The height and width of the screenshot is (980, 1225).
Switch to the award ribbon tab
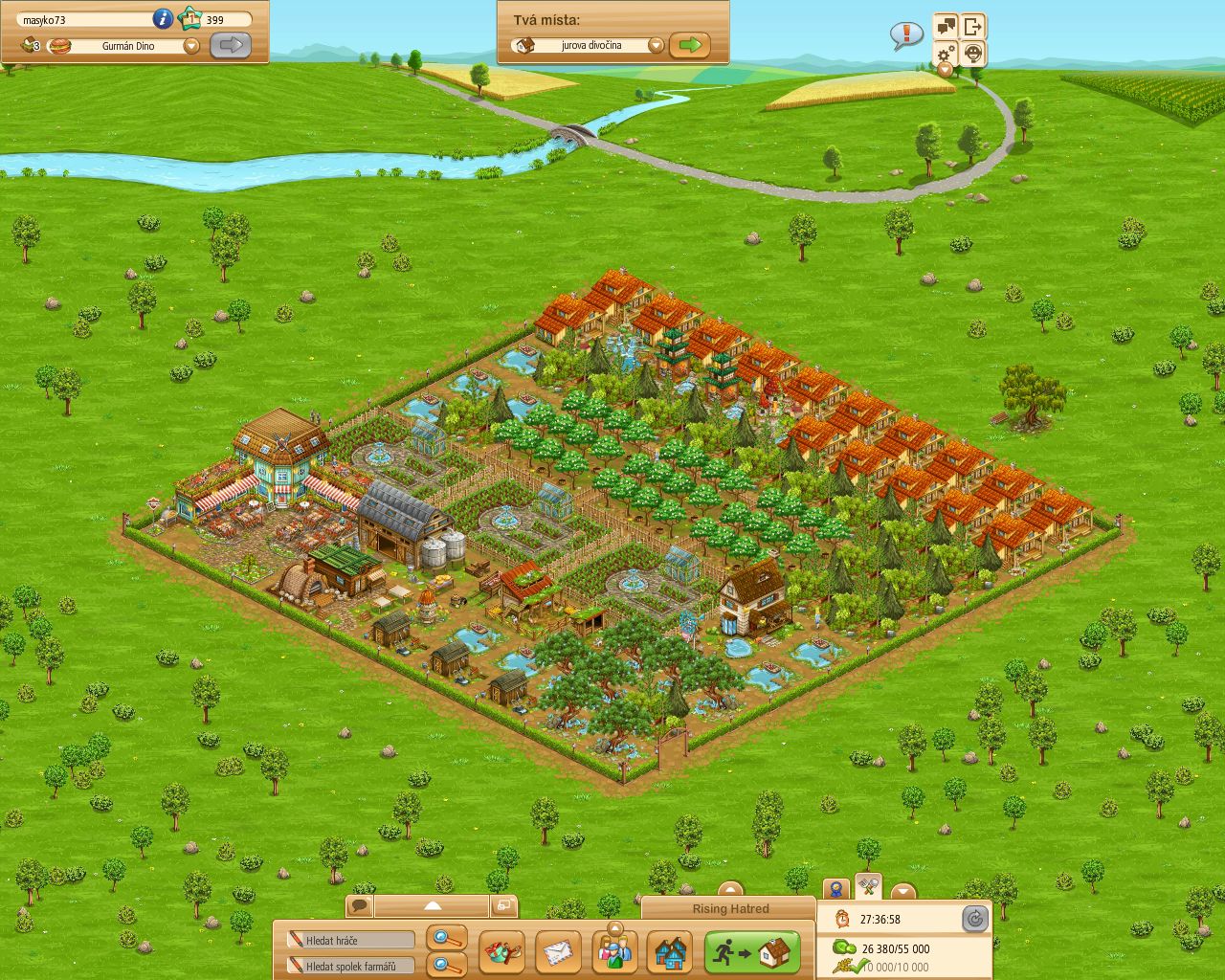click(836, 889)
